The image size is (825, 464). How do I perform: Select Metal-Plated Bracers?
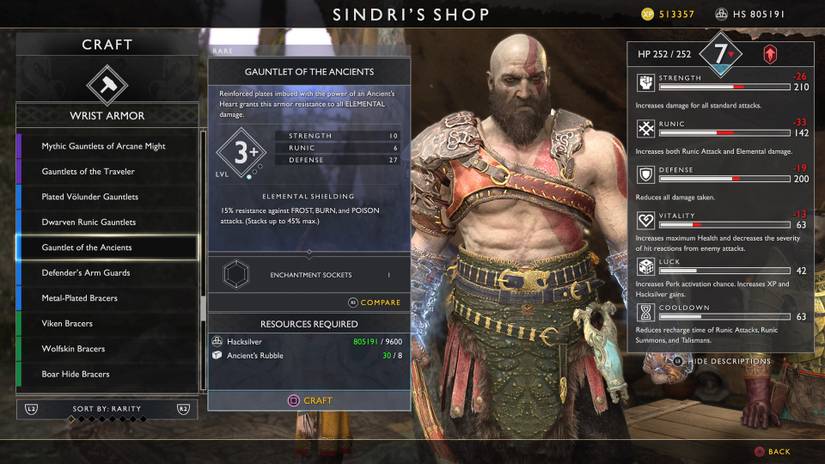tap(80, 298)
